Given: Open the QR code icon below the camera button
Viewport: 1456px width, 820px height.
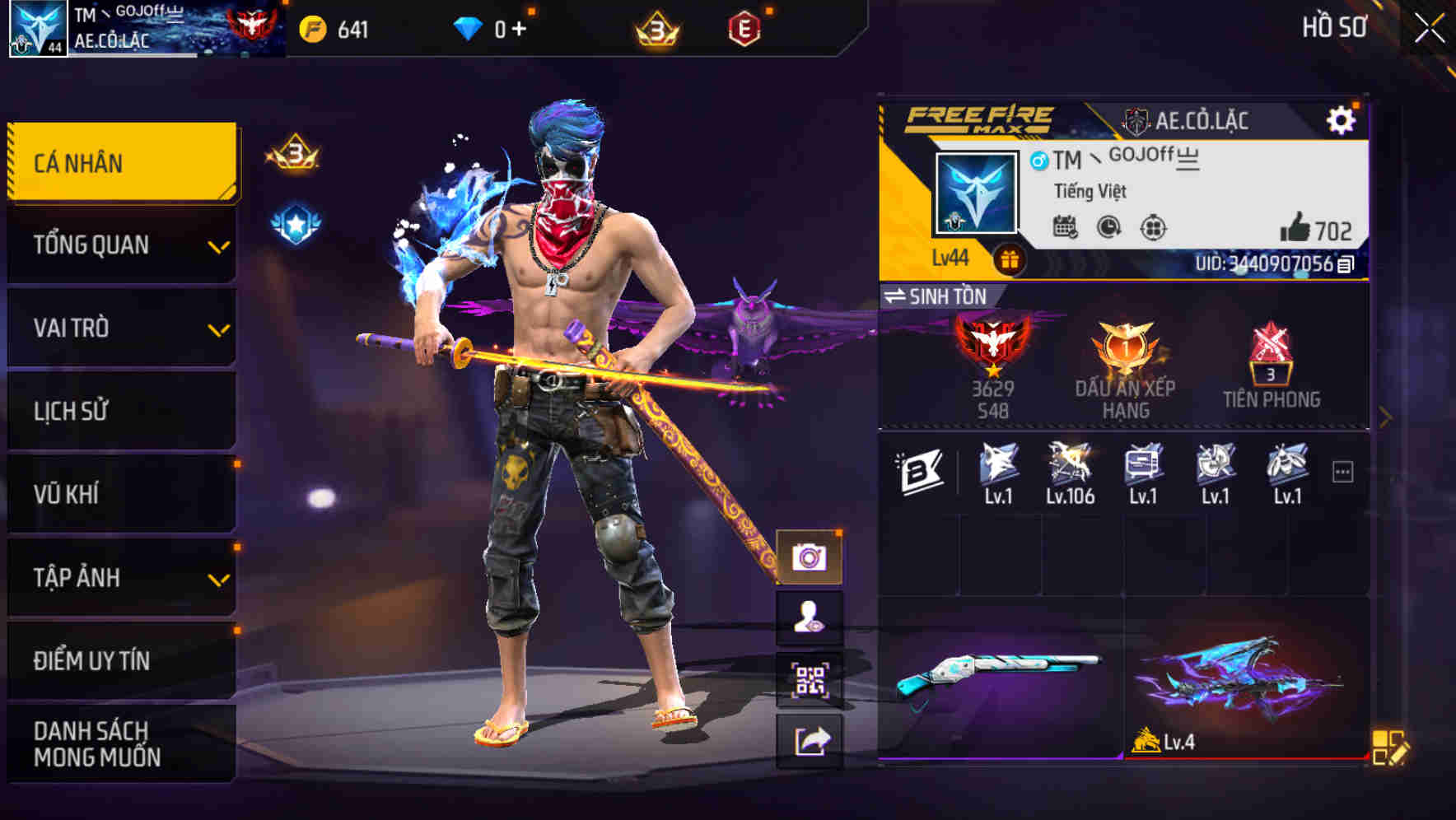Looking at the screenshot, I should pos(810,677).
